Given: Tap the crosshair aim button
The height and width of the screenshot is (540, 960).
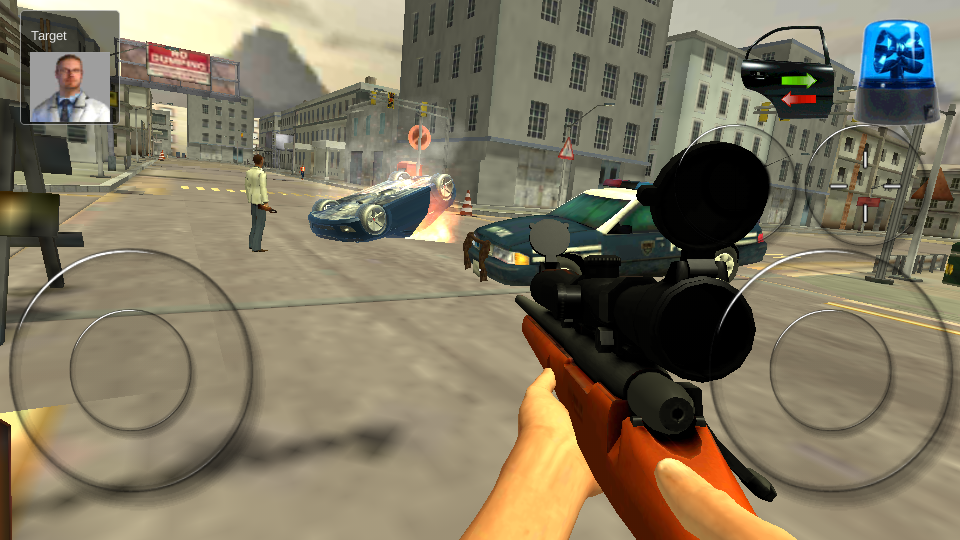Looking at the screenshot, I should click(x=865, y=186).
